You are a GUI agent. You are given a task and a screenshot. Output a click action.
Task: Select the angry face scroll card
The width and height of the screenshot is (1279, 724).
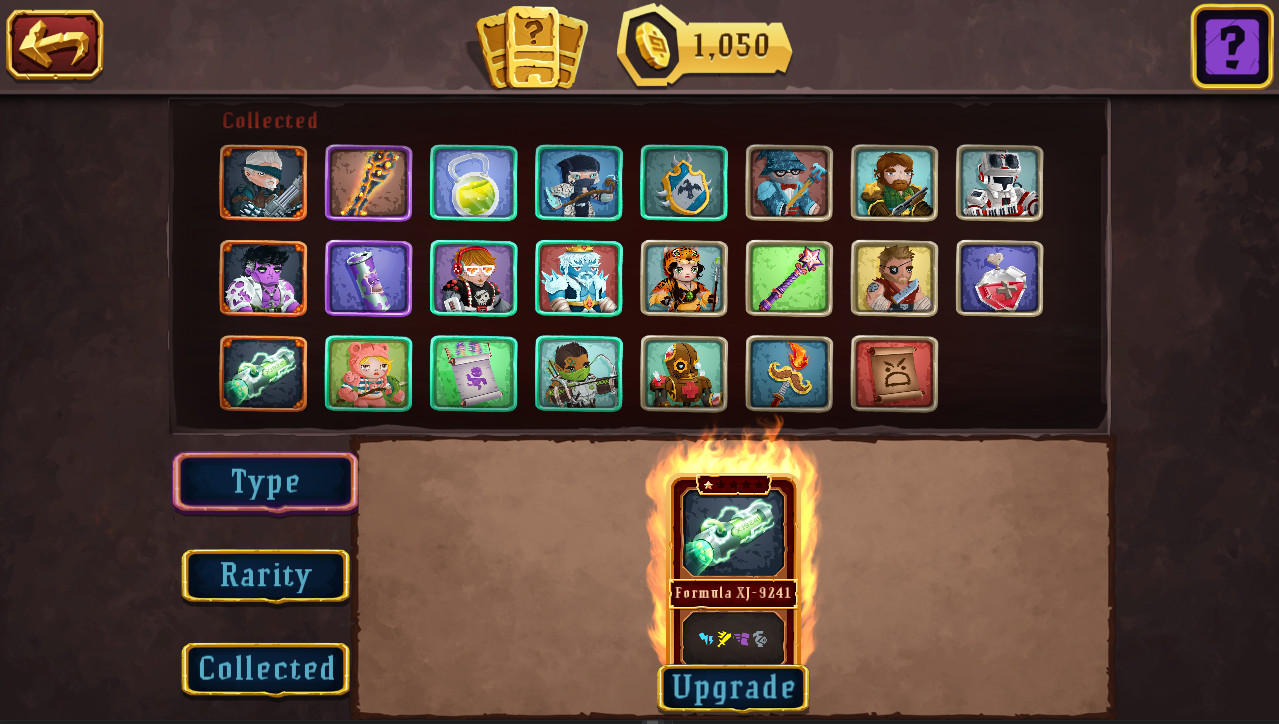(x=894, y=373)
